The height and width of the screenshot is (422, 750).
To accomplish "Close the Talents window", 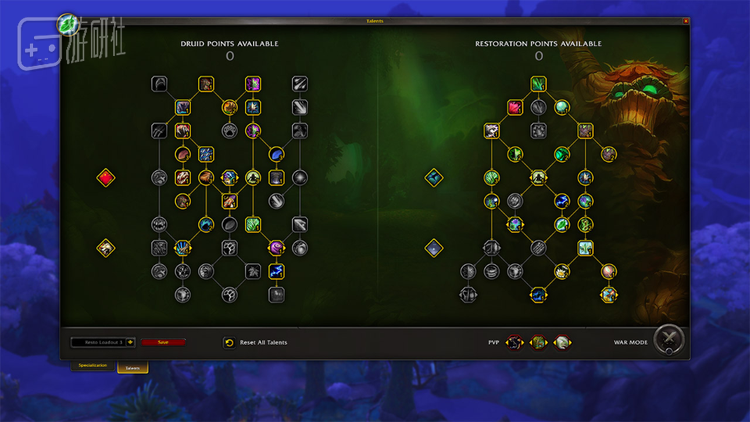I will 686,20.
